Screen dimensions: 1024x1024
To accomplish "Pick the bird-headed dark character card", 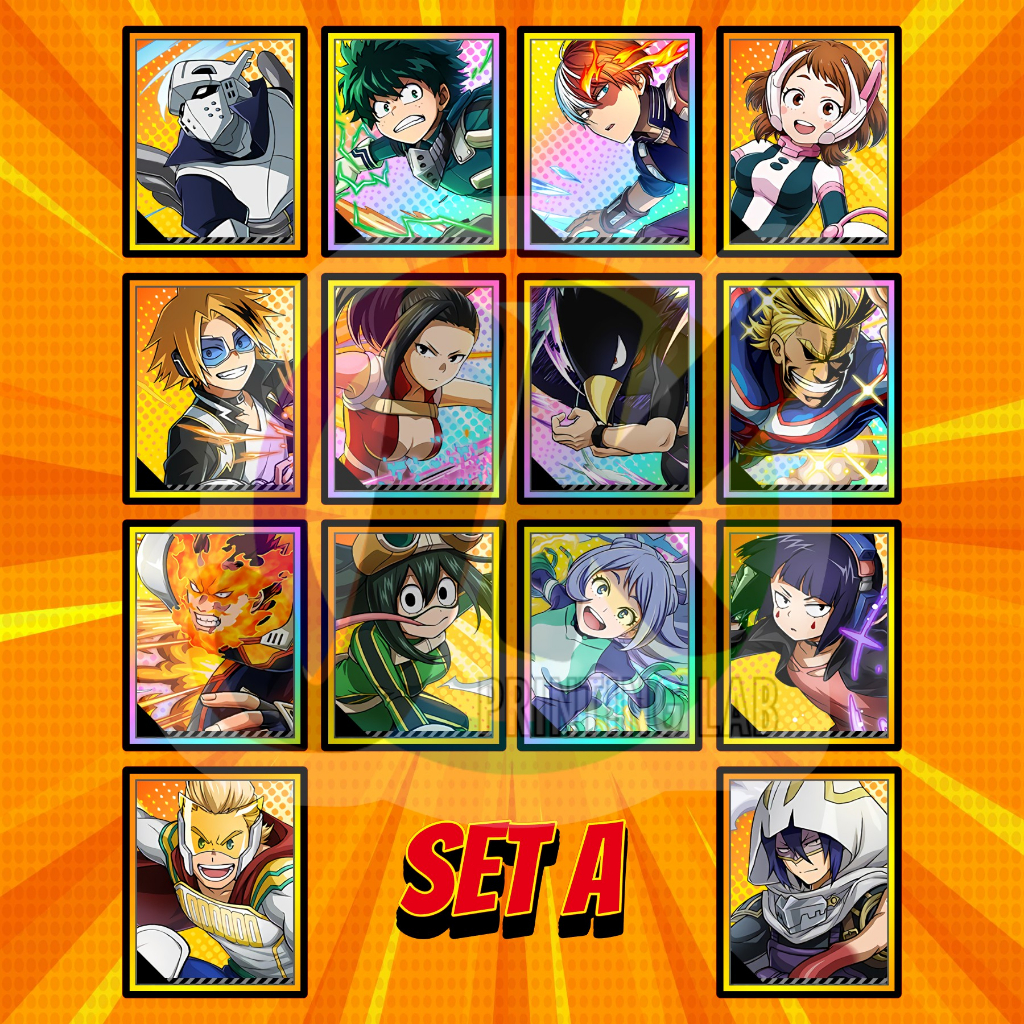I will tap(610, 388).
